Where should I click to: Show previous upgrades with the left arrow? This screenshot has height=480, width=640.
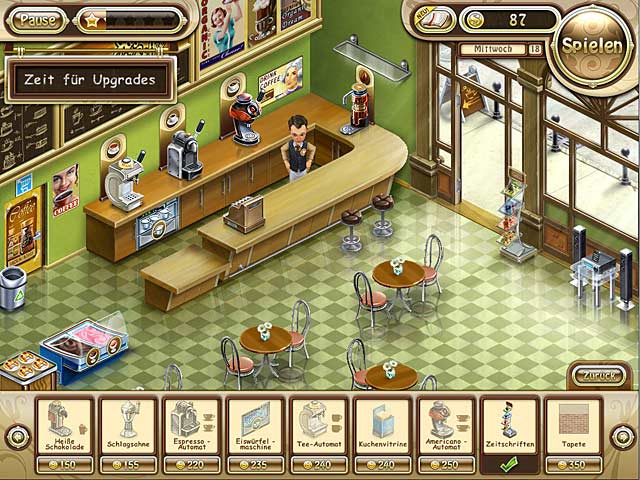pyautogui.click(x=17, y=436)
